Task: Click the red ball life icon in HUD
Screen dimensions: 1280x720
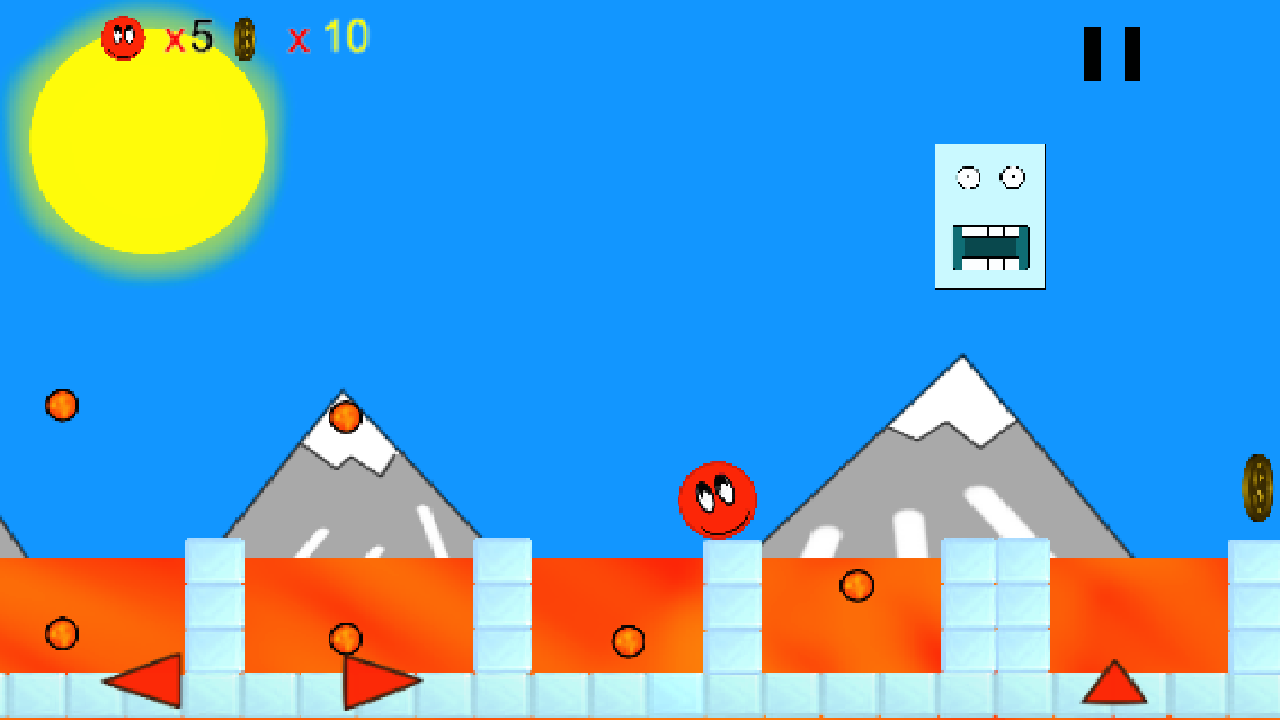Action: click(122, 35)
